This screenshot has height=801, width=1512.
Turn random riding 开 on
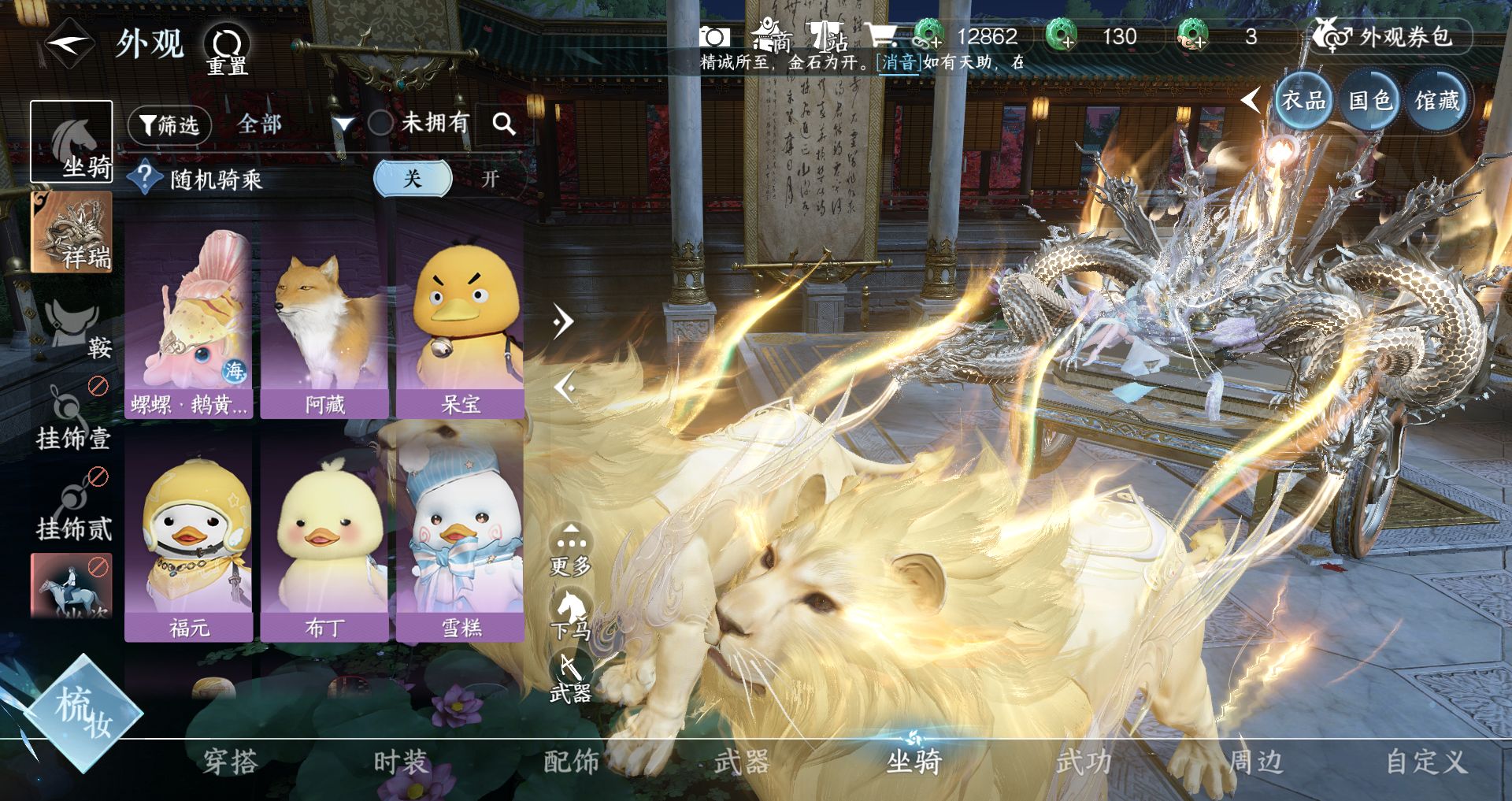click(490, 179)
